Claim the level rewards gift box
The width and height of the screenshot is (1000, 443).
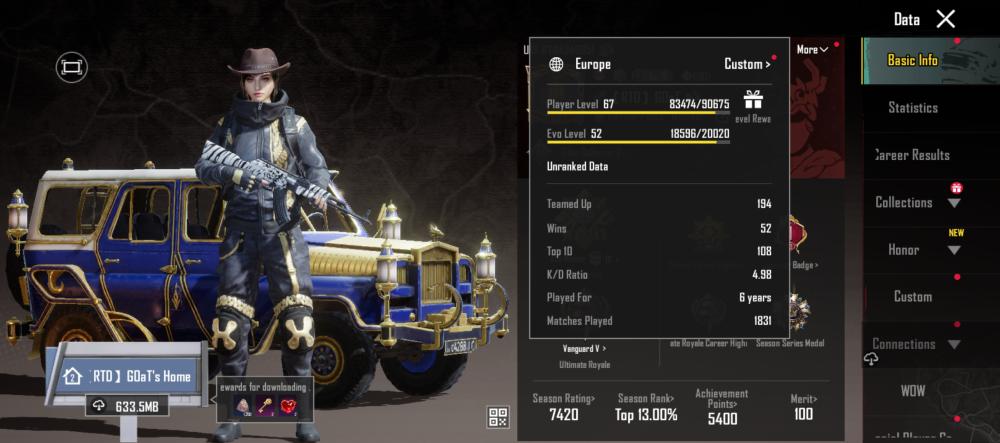pos(752,99)
